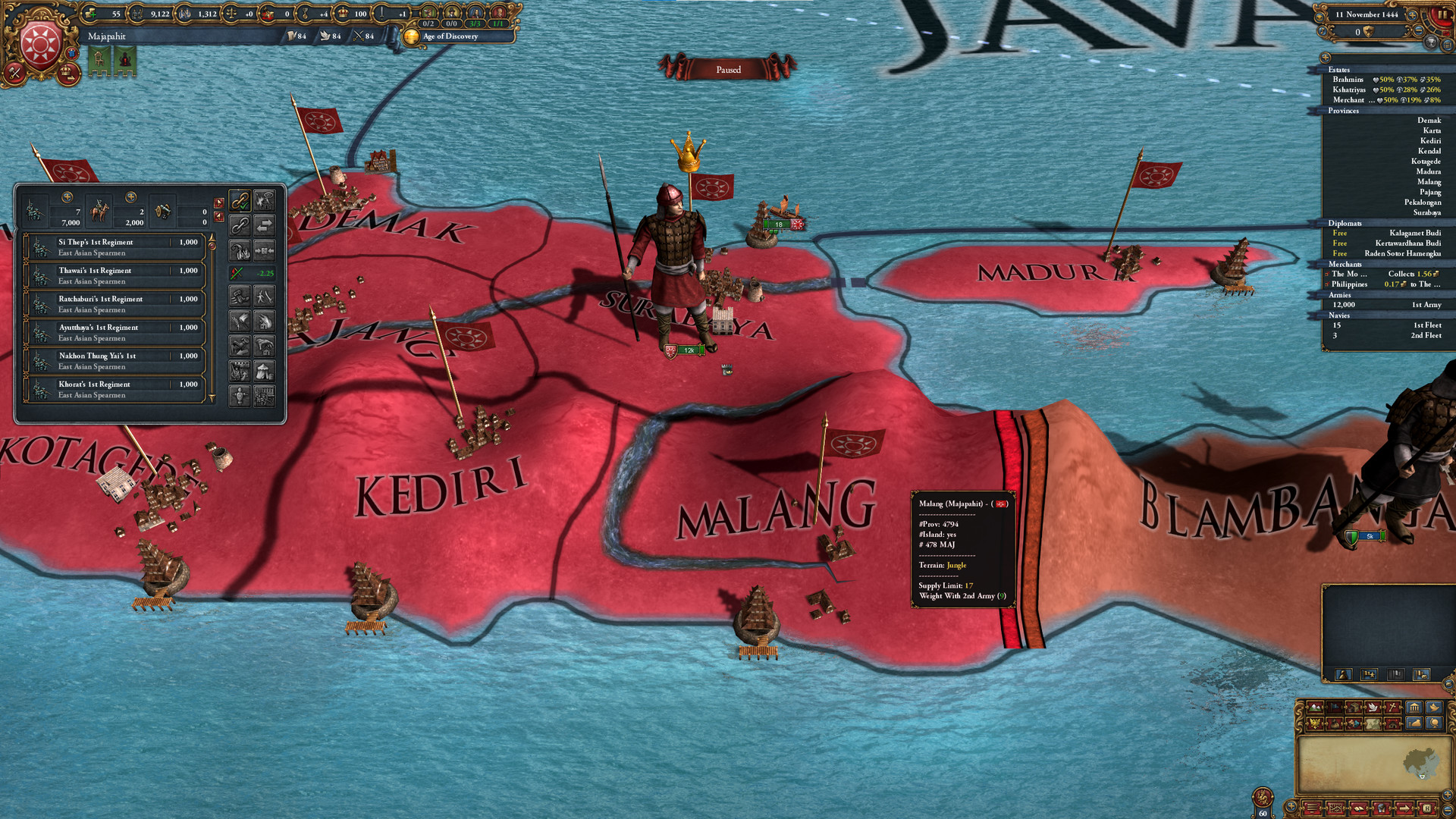Select the political mapmode eagle icon
Image resolution: width=1456 pixels, height=819 pixels.
(1314, 723)
